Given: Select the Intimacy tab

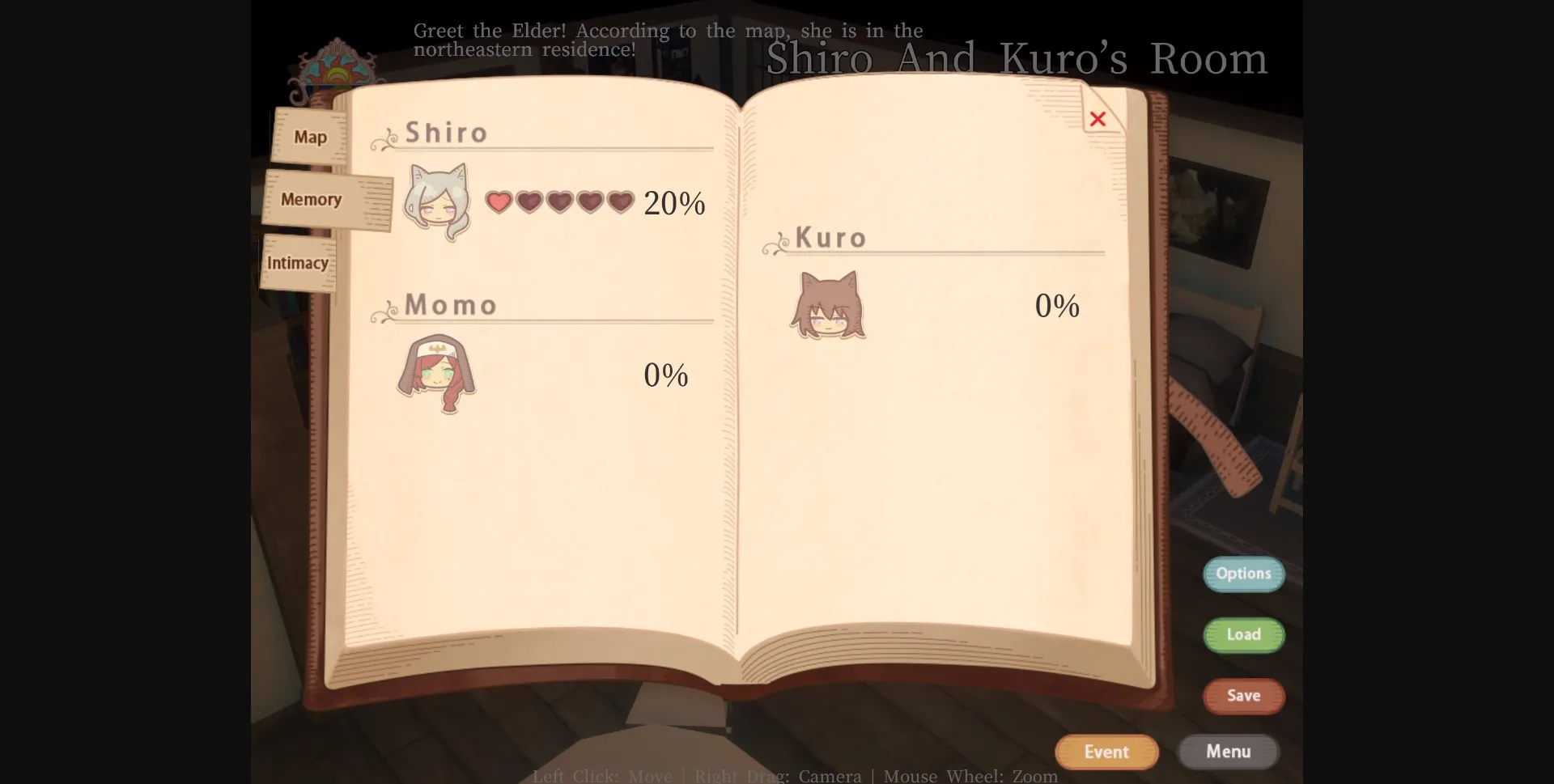Looking at the screenshot, I should (298, 262).
